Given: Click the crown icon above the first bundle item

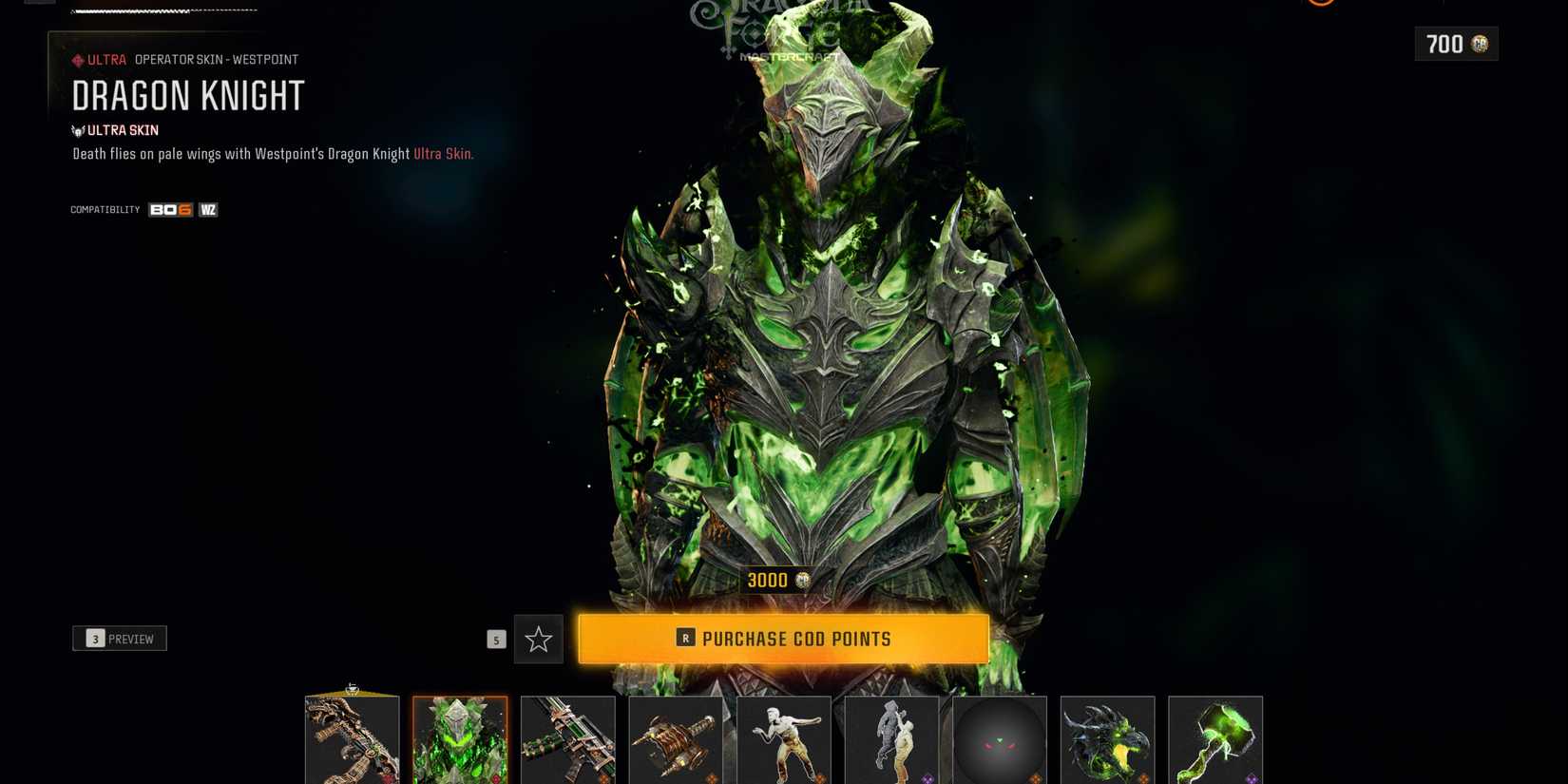Looking at the screenshot, I should [353, 687].
